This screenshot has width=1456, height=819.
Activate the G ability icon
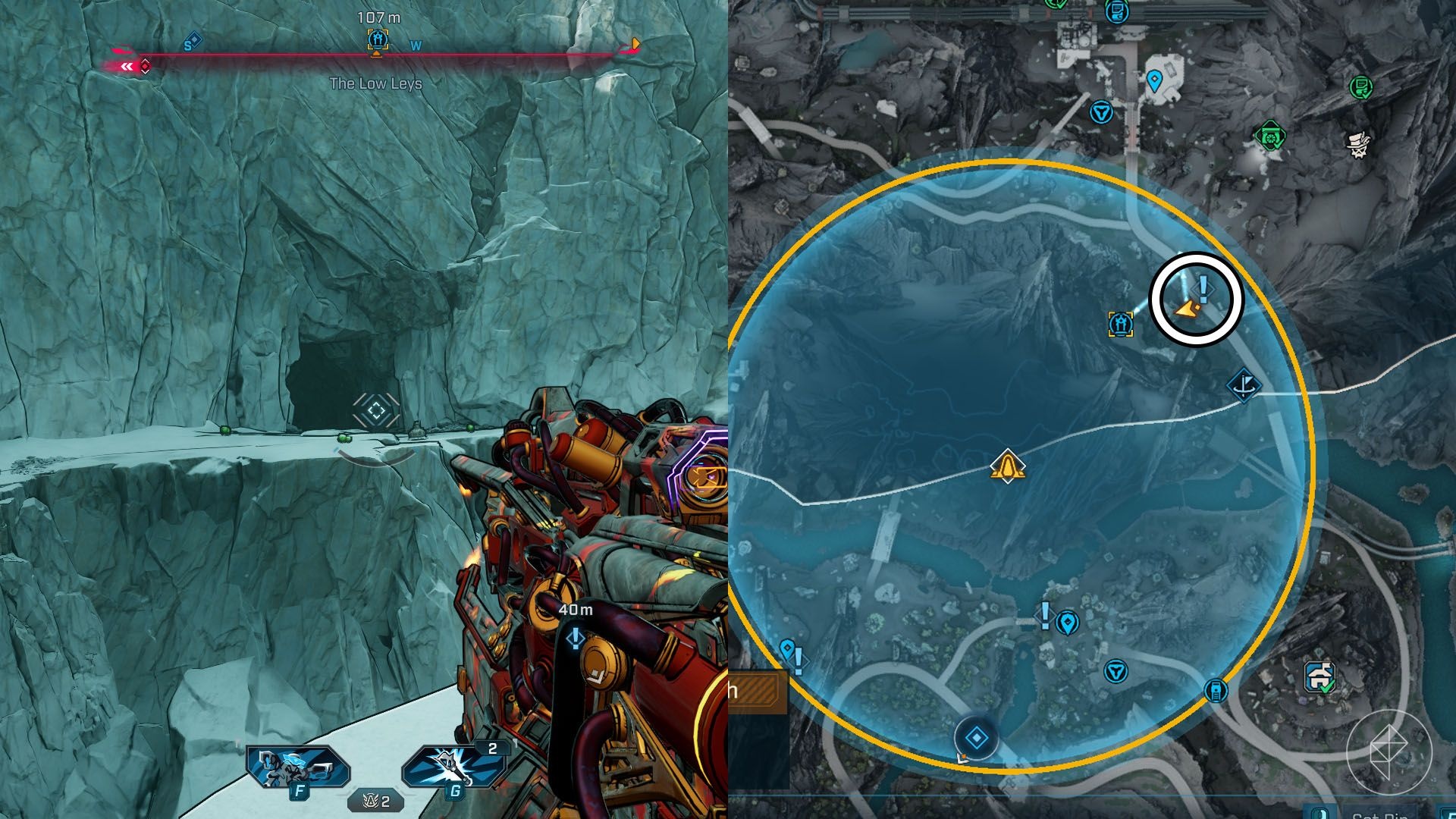453,769
